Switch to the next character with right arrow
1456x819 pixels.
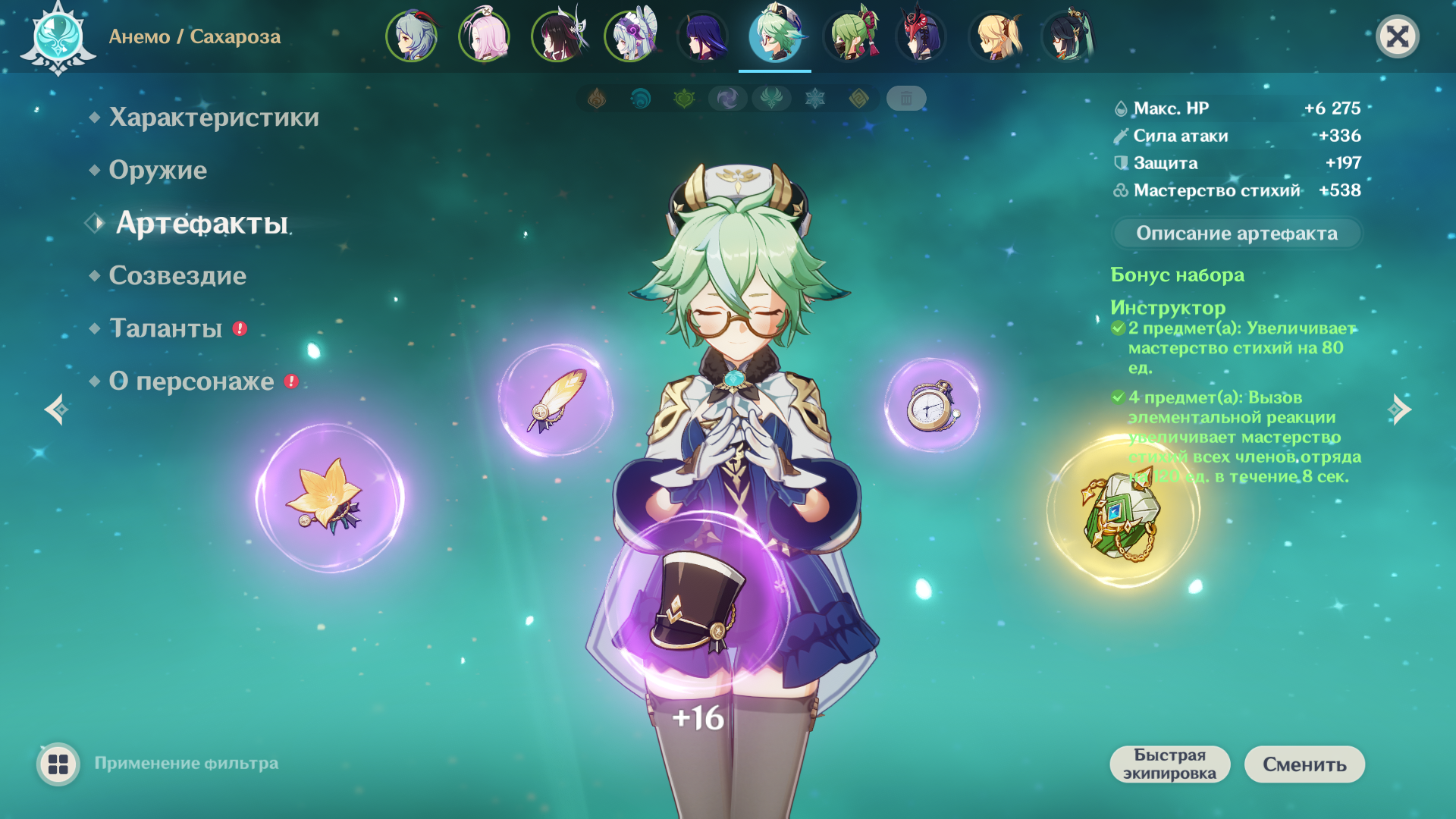(x=1400, y=409)
